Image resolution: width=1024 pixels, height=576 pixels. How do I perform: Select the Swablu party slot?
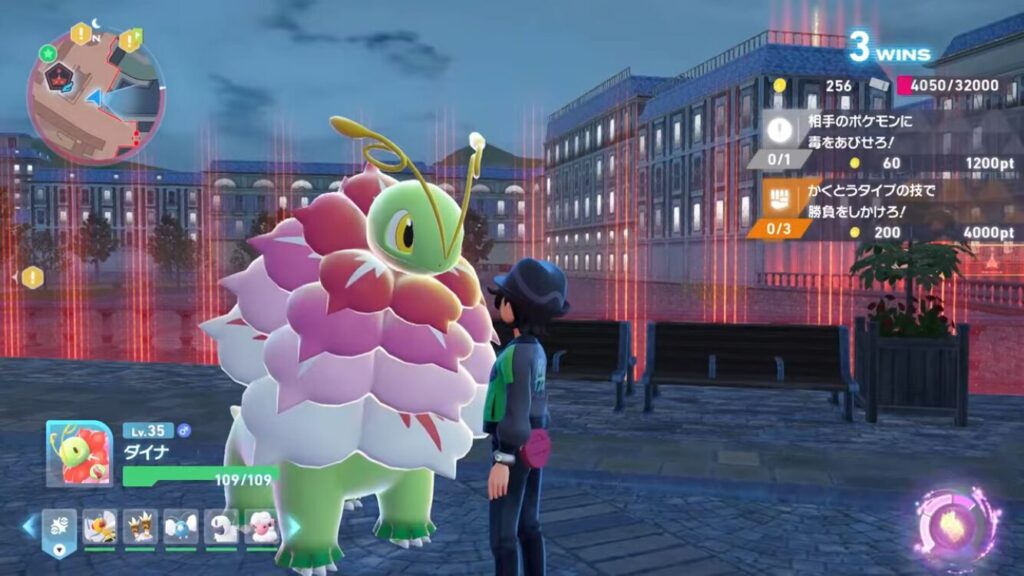181,526
